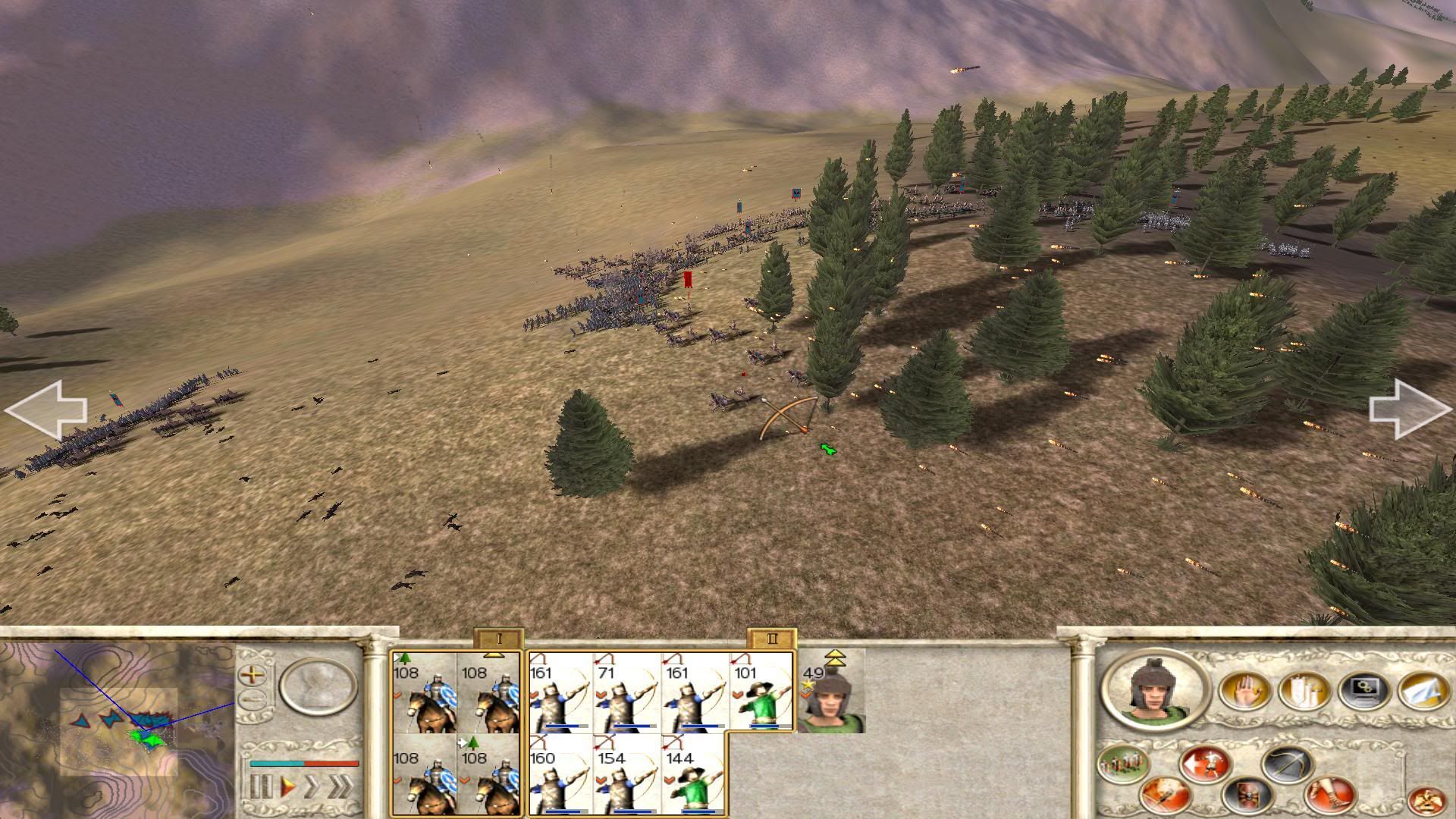
Task: Select the 71-man archer unit card
Action: point(626,692)
